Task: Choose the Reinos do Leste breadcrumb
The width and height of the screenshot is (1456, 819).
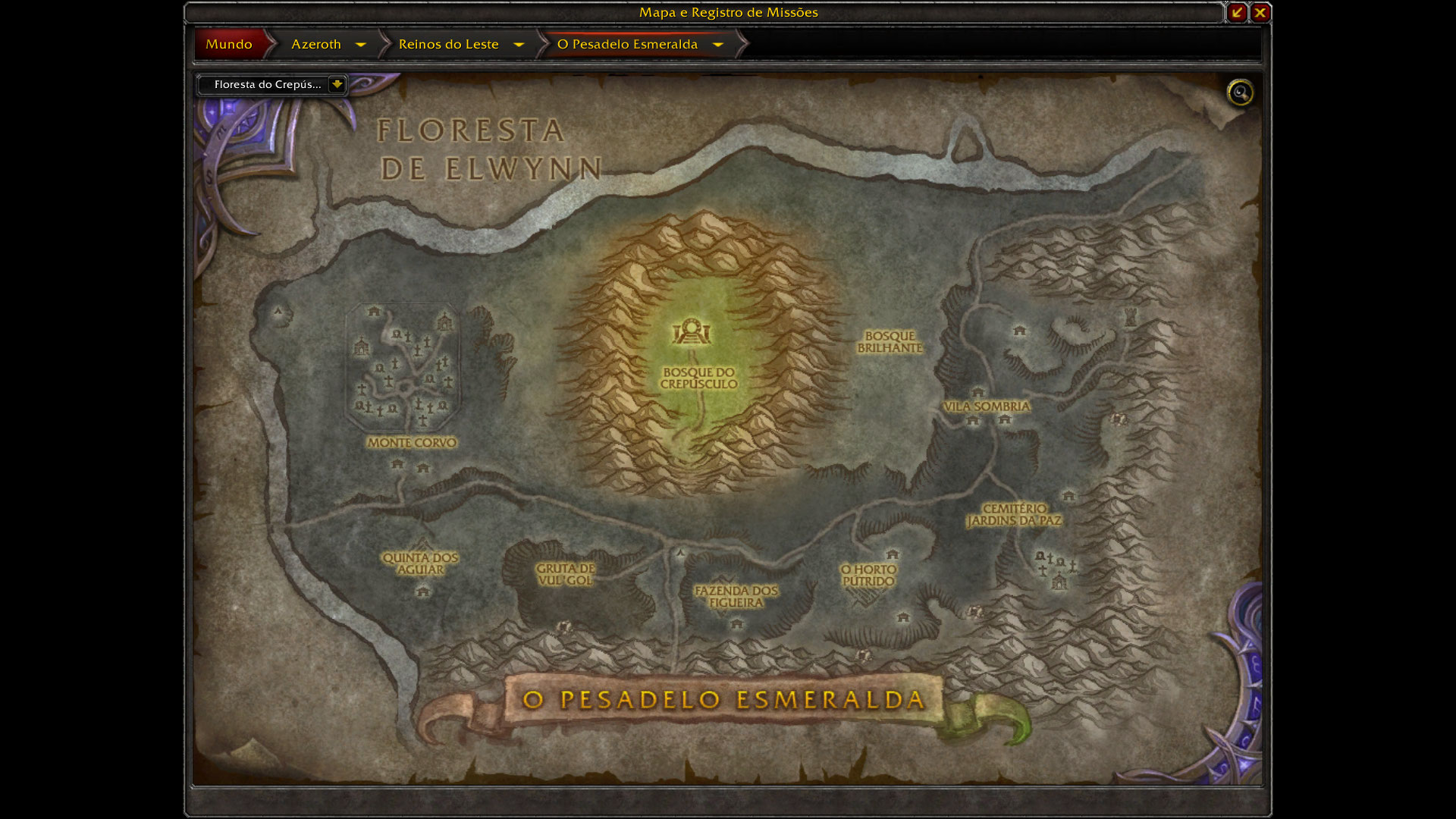Action: (x=448, y=44)
